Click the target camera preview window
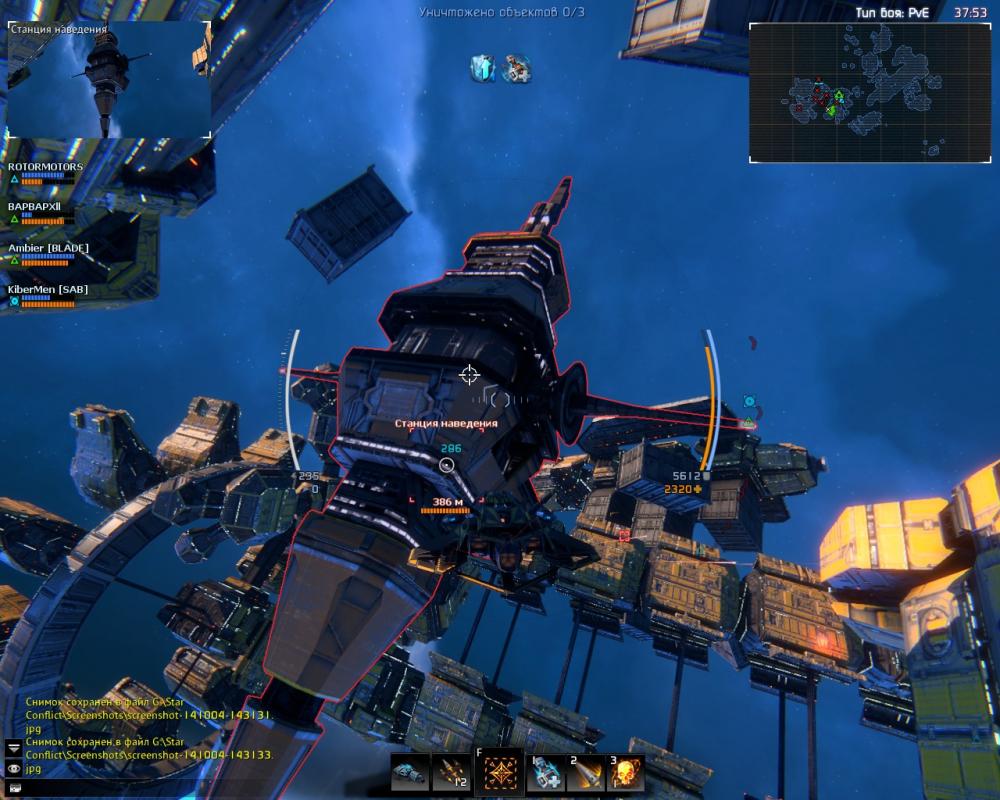Viewport: 1000px width, 800px height. tap(109, 80)
